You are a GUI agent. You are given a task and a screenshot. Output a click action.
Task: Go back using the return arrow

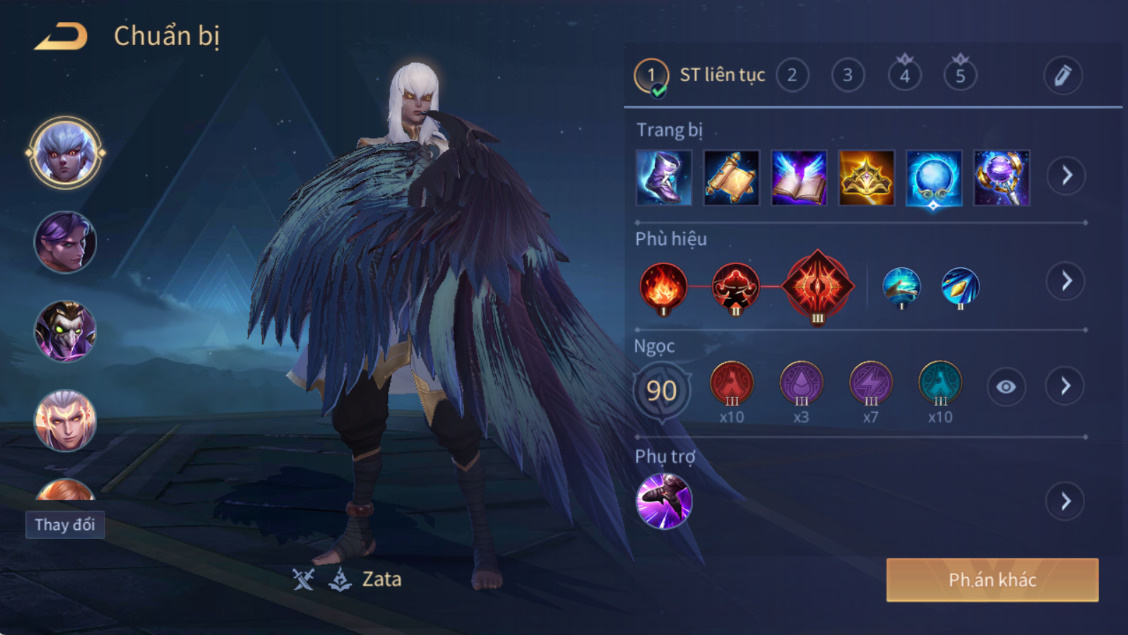click(x=61, y=37)
